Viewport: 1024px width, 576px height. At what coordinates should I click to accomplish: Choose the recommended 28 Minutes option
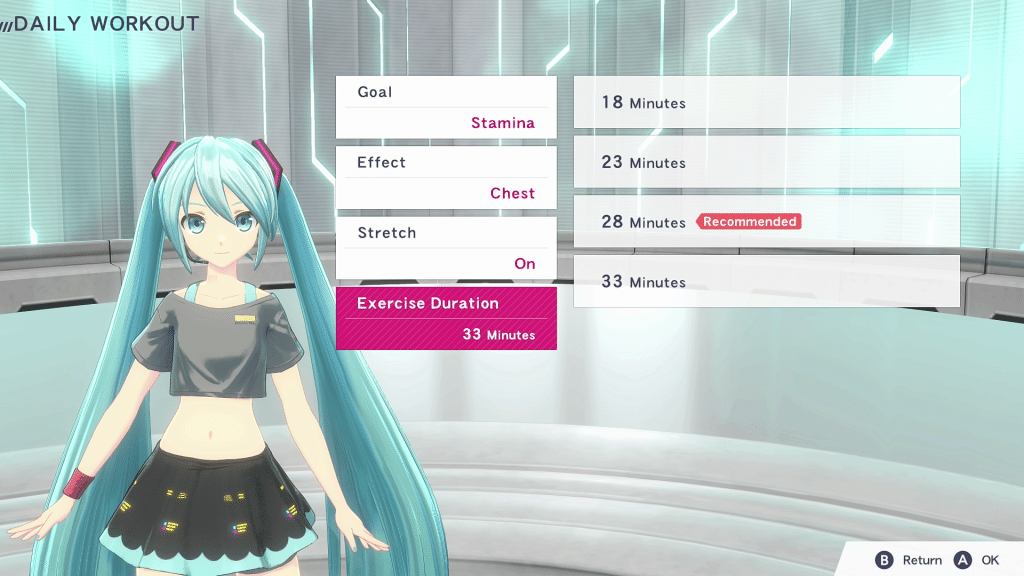tap(766, 221)
